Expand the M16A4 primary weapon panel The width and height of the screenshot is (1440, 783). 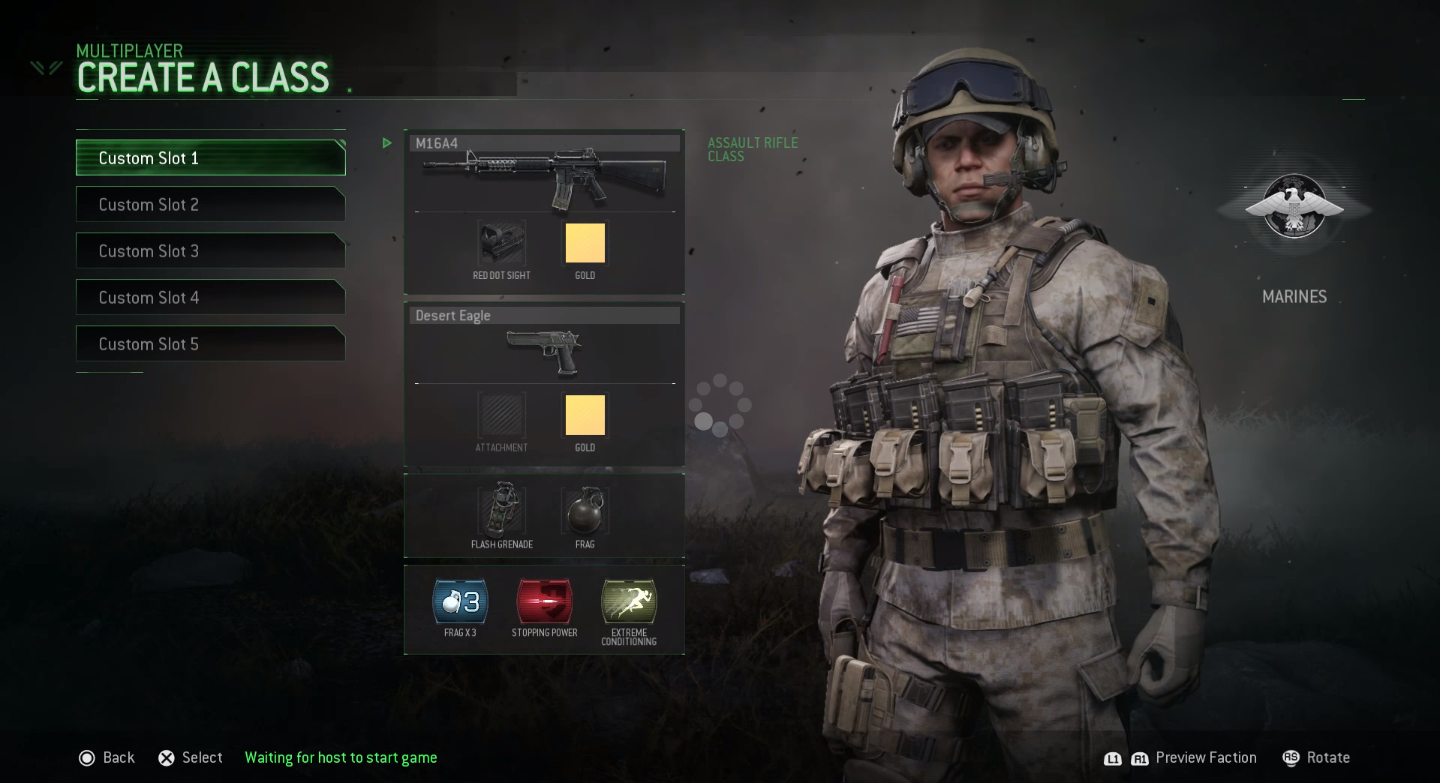544,143
